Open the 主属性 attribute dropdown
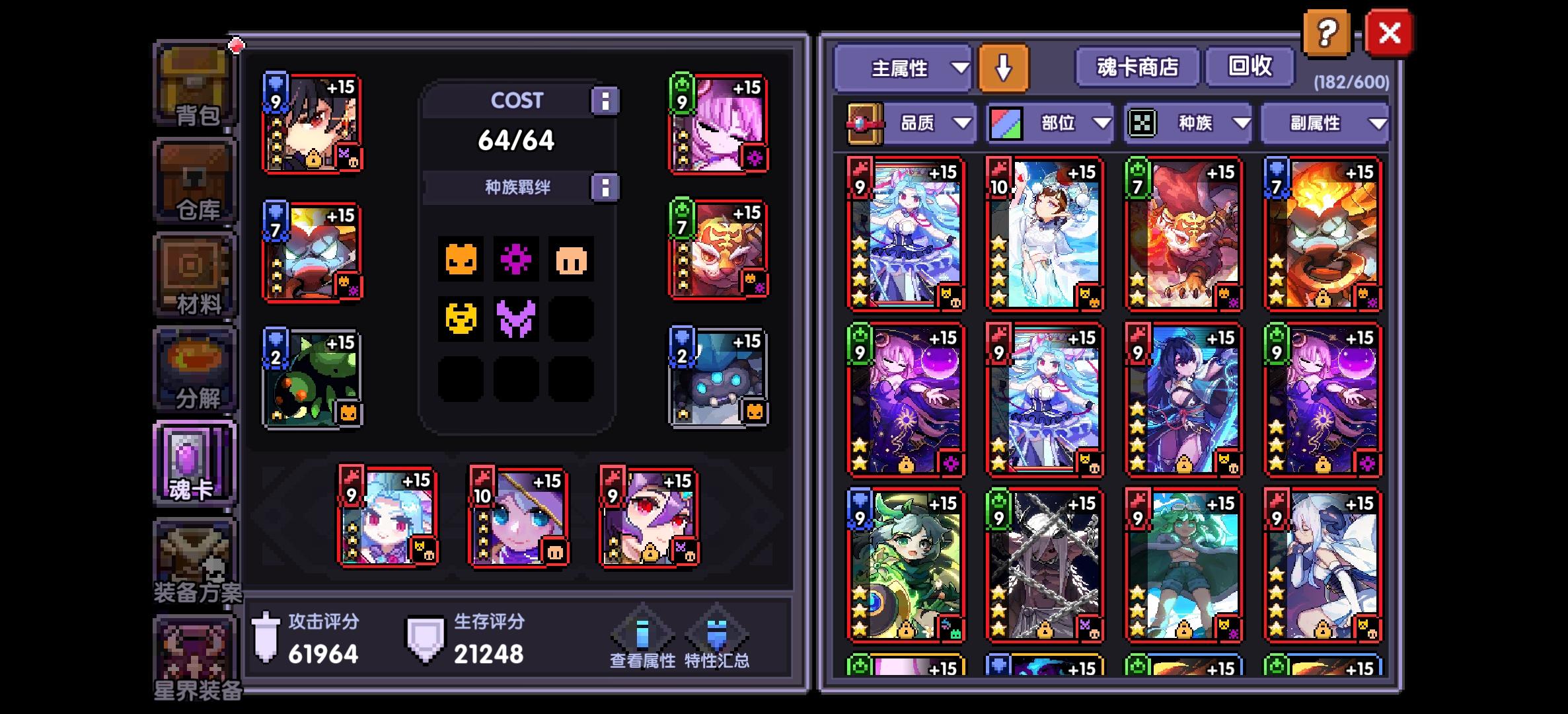 (903, 68)
